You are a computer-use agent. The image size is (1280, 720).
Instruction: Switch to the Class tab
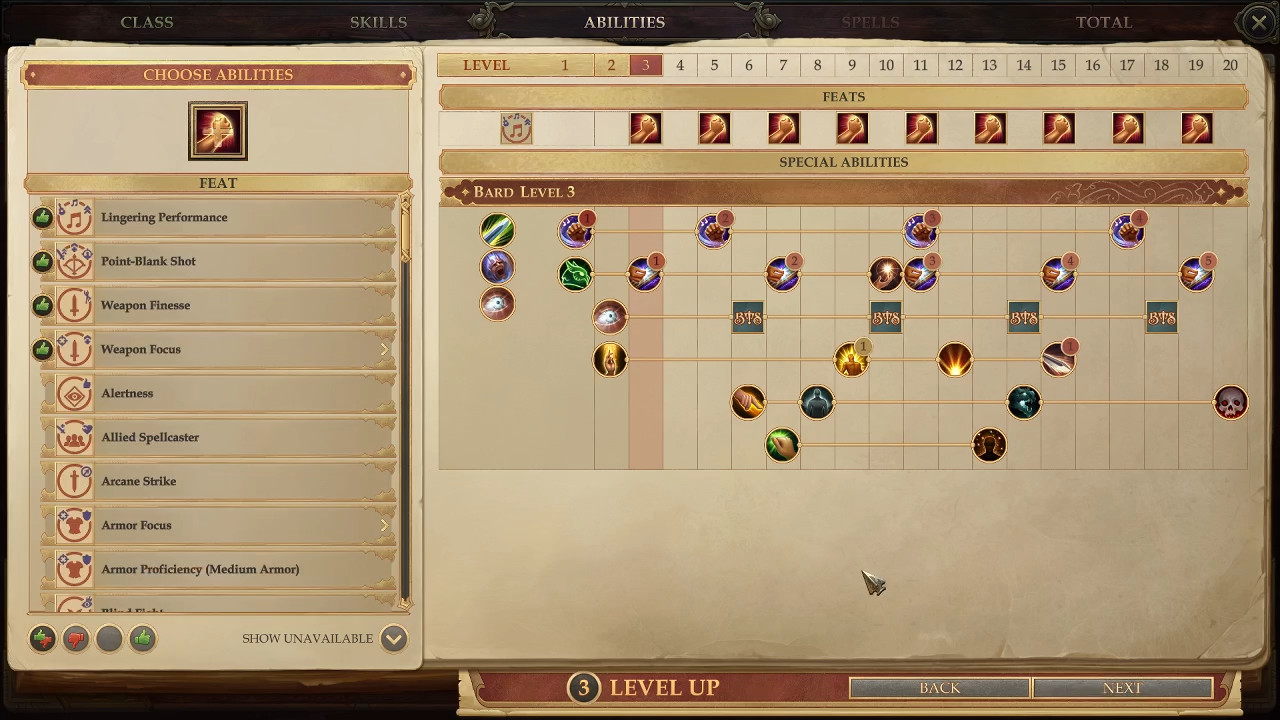(x=147, y=22)
